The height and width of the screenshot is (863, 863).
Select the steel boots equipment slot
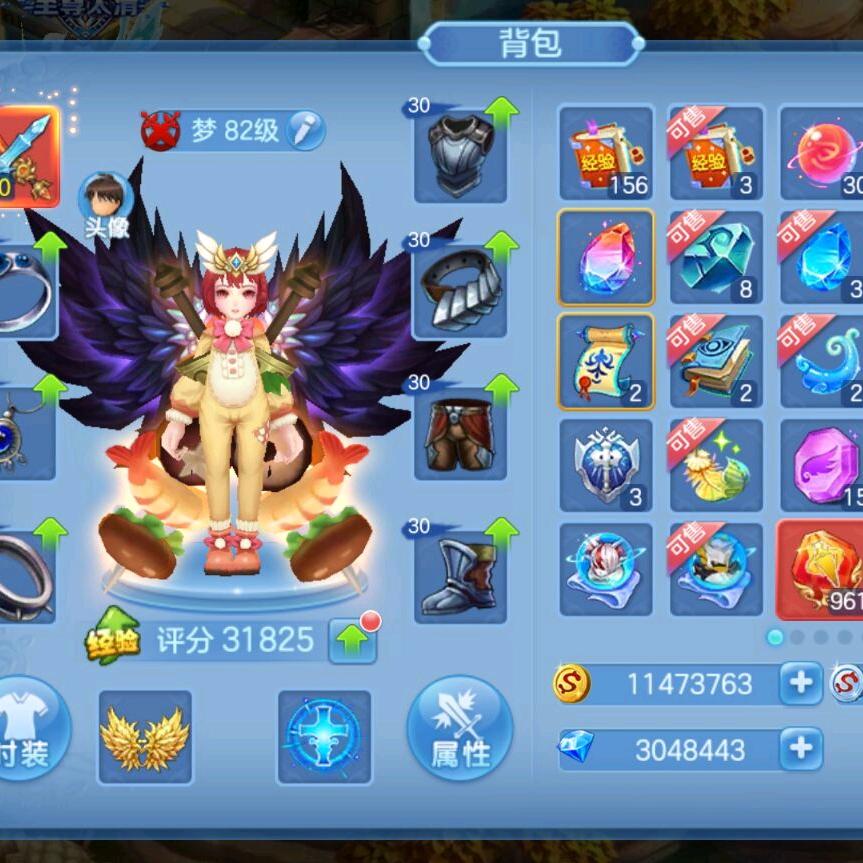coord(459,572)
